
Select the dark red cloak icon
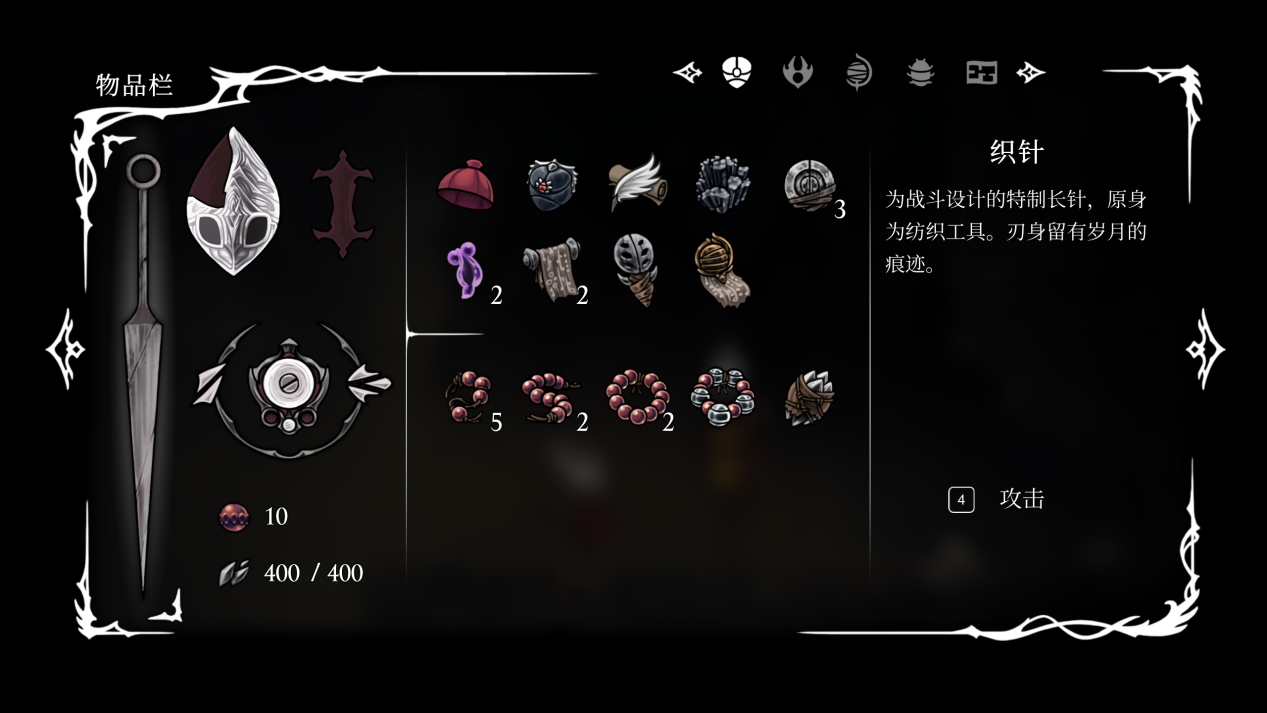(343, 204)
